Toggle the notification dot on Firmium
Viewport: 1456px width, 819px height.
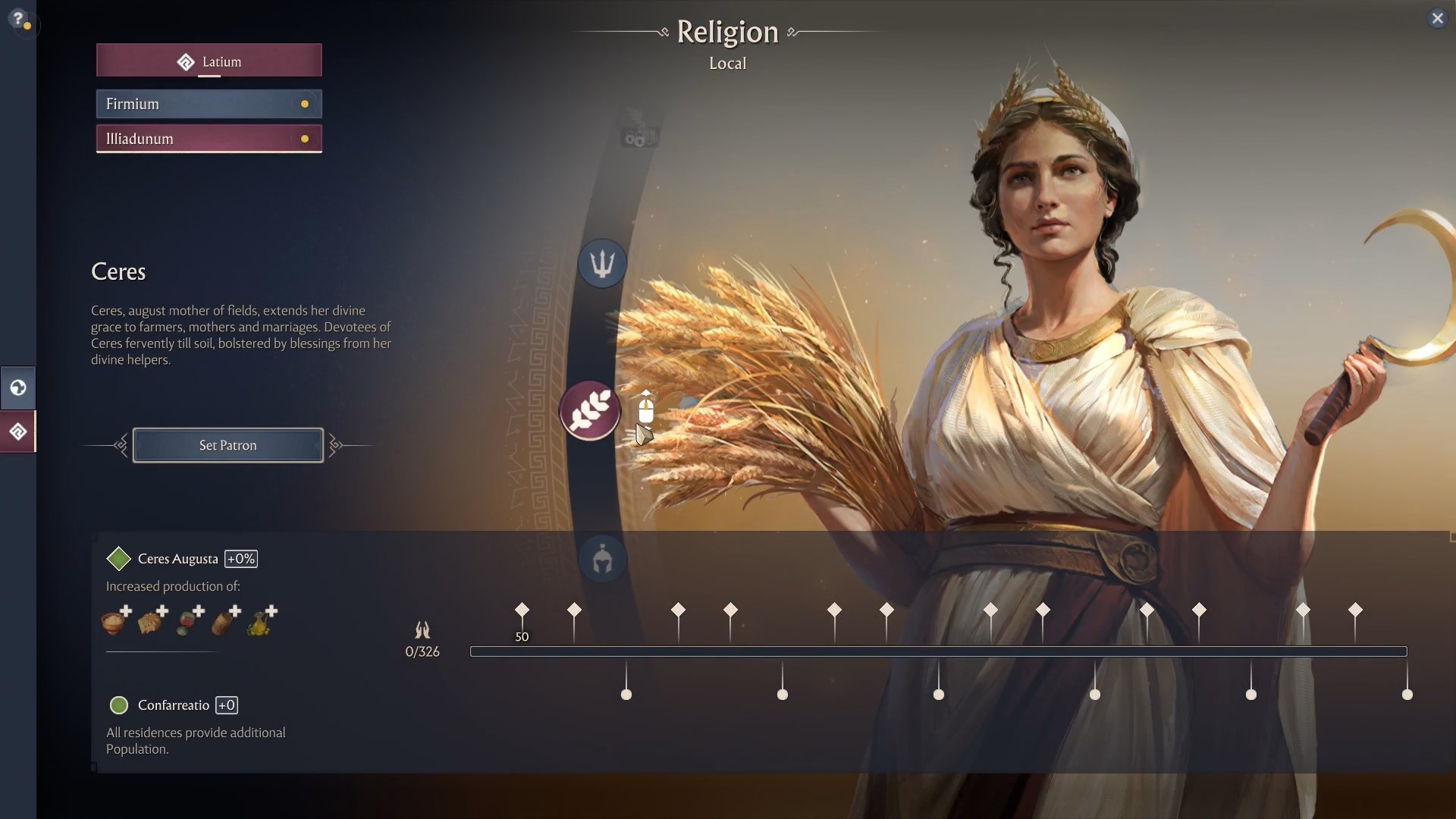coord(305,104)
